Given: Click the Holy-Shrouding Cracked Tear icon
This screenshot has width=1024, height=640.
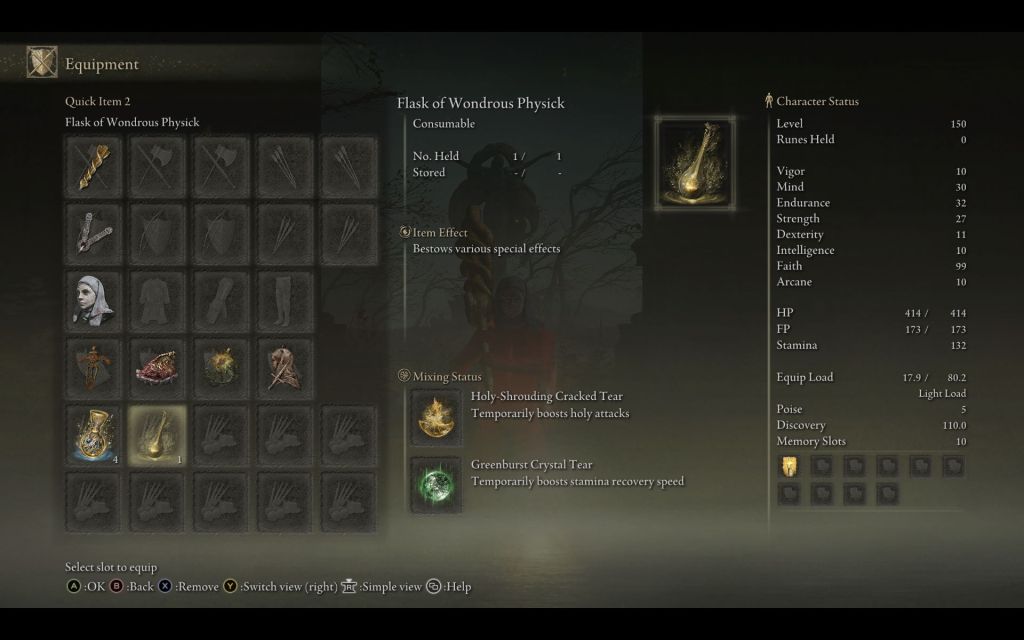Looking at the screenshot, I should pyautogui.click(x=437, y=417).
